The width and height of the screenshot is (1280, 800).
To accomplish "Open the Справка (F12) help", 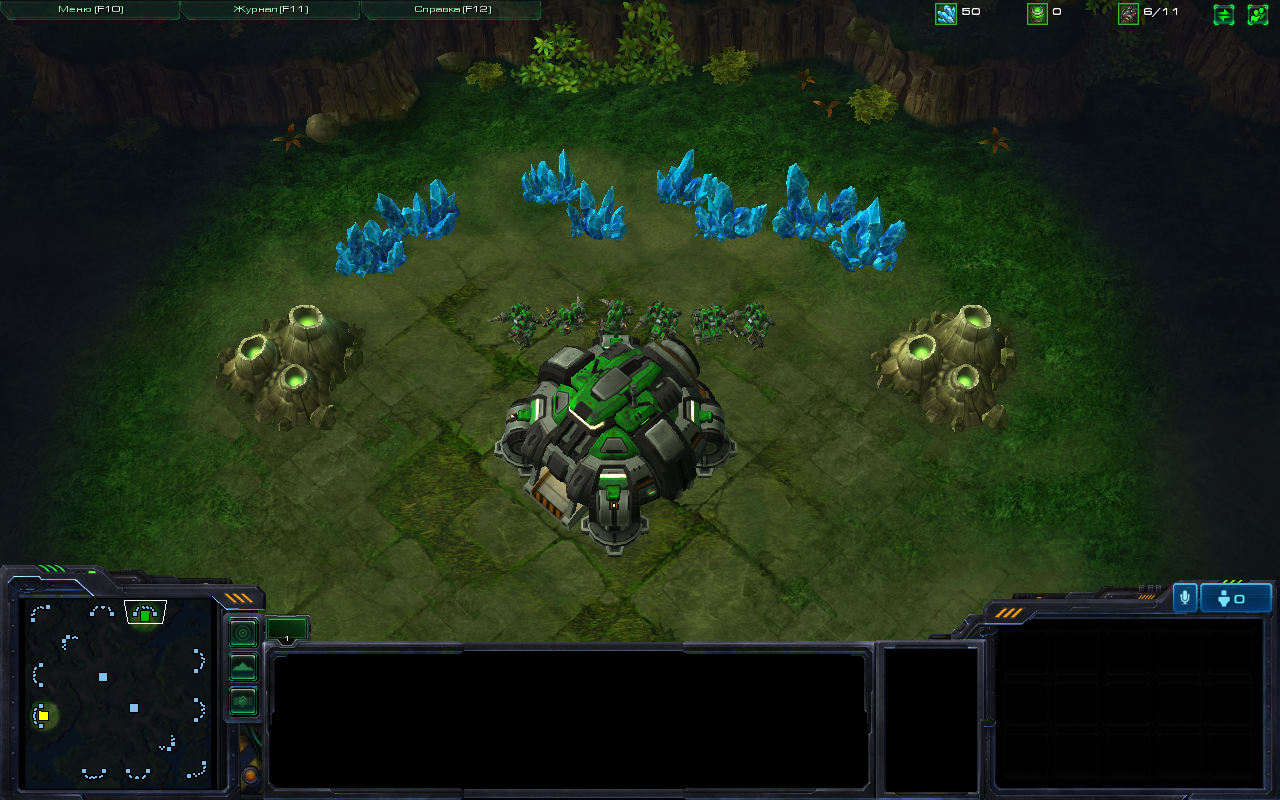I will pos(450,10).
